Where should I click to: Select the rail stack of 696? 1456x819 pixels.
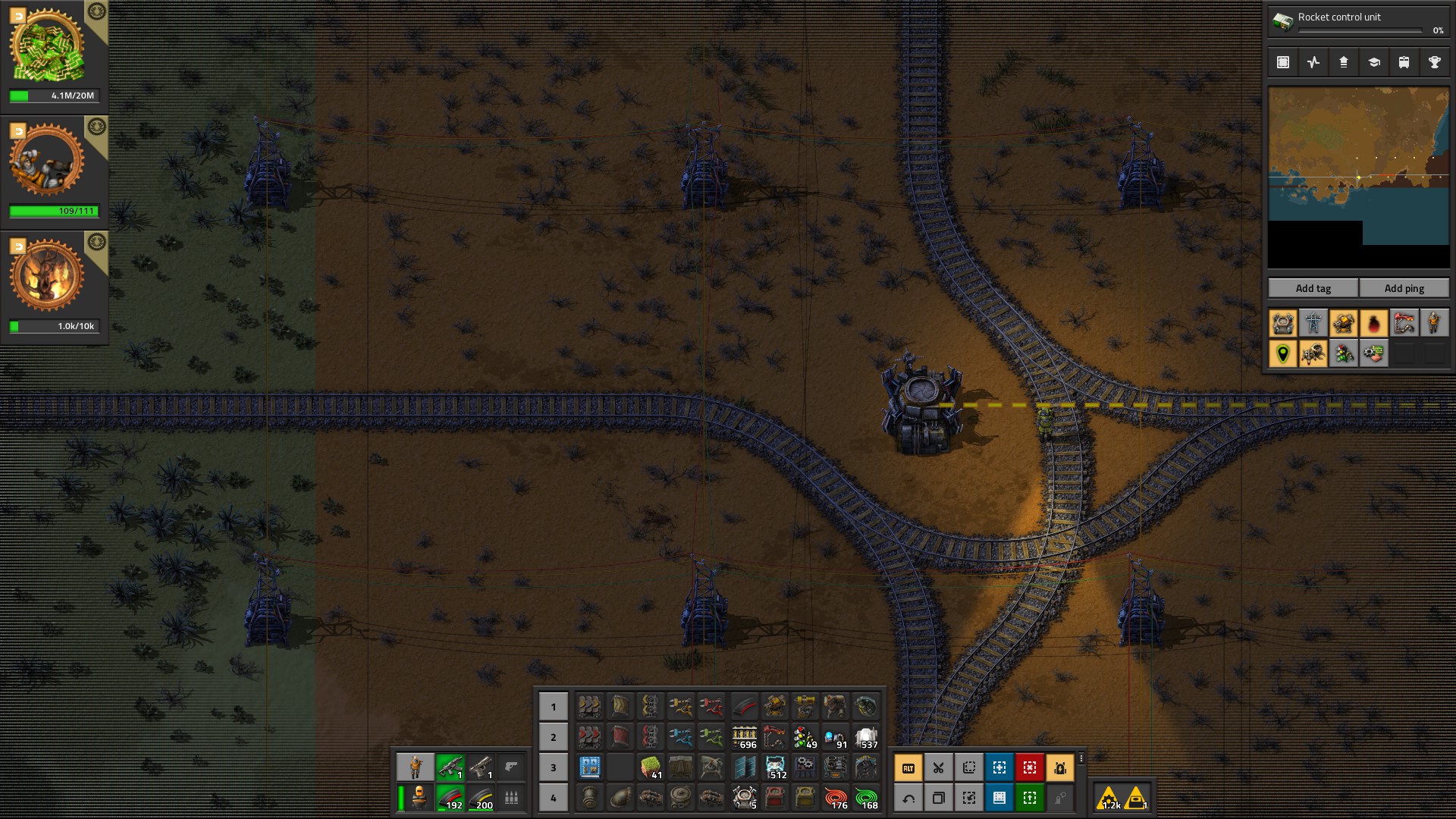tap(744, 736)
